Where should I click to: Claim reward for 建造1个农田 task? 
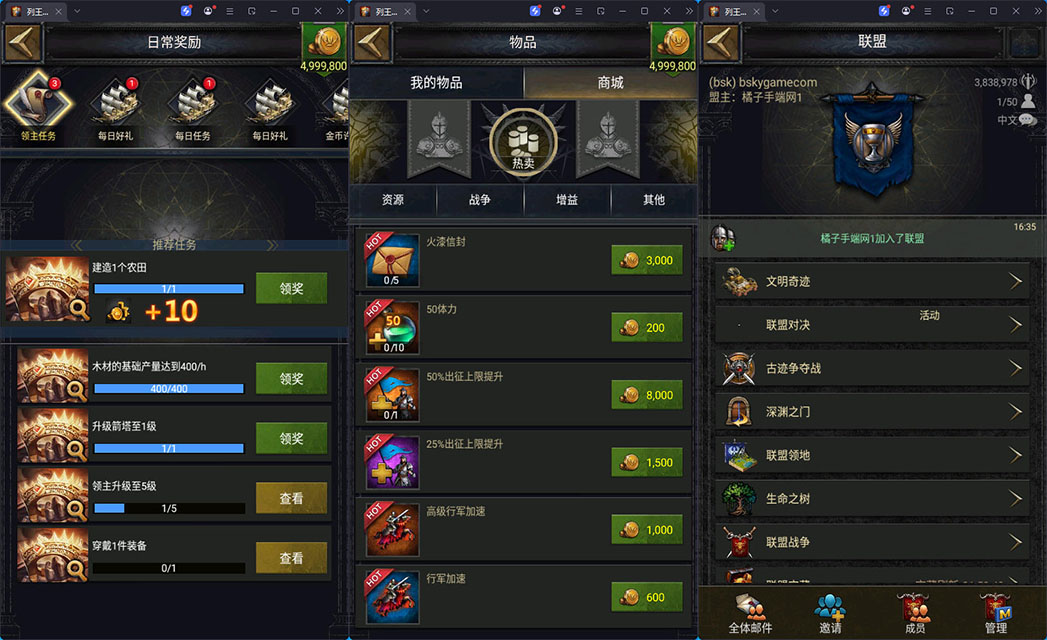click(291, 289)
